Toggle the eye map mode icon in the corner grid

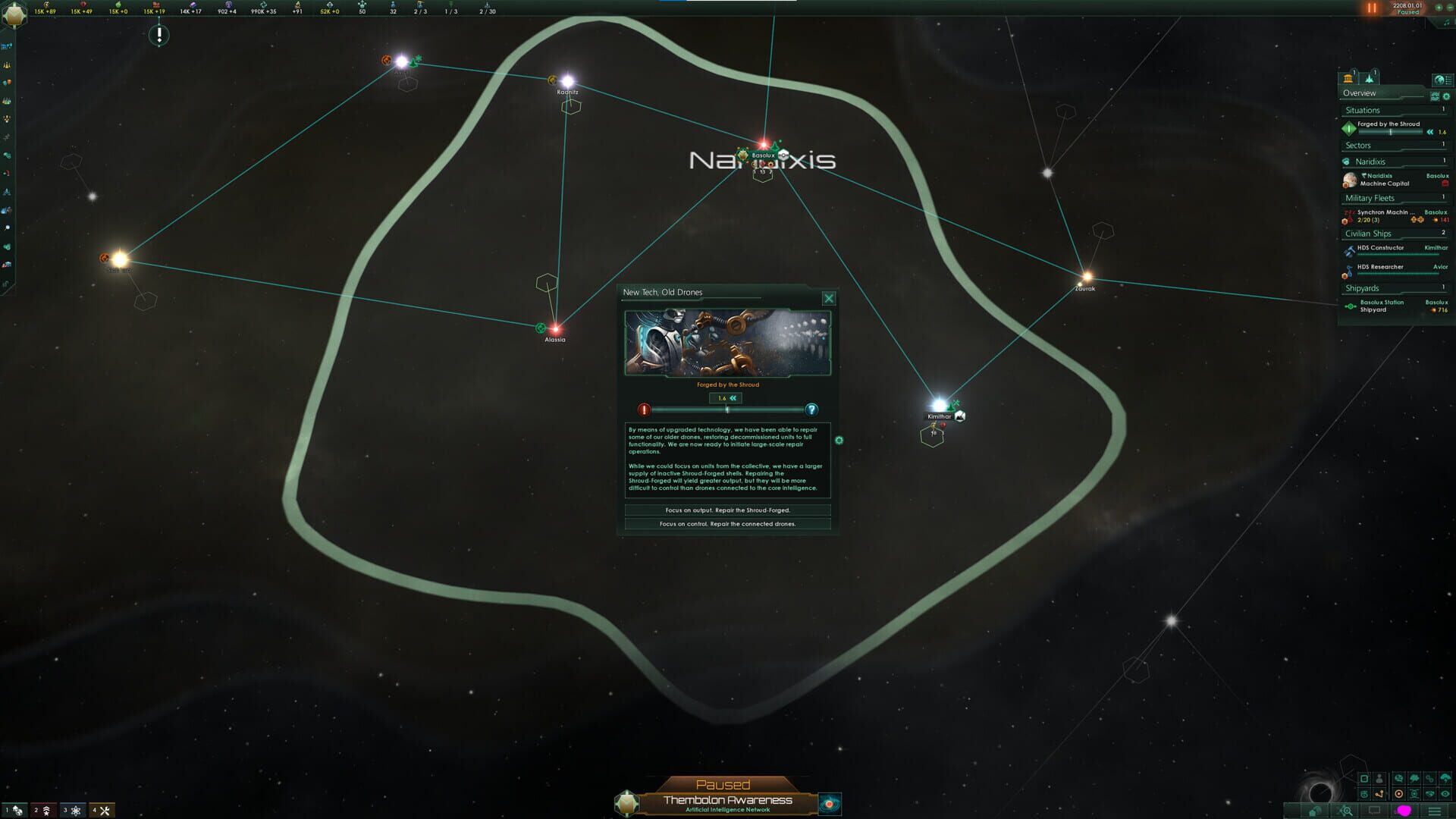pyautogui.click(x=1445, y=793)
